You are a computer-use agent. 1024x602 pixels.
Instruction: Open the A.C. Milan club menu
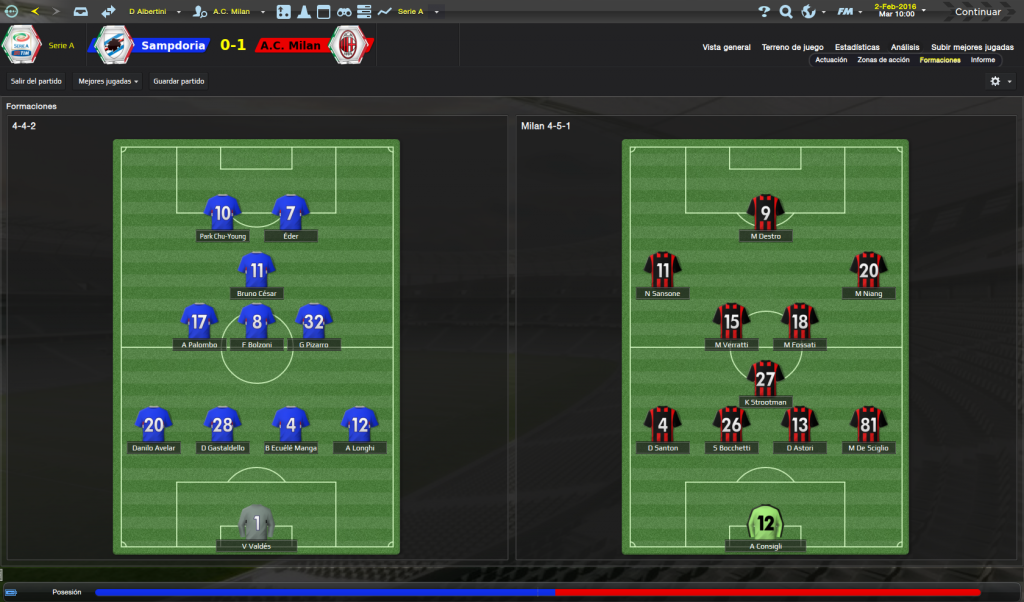[236, 12]
